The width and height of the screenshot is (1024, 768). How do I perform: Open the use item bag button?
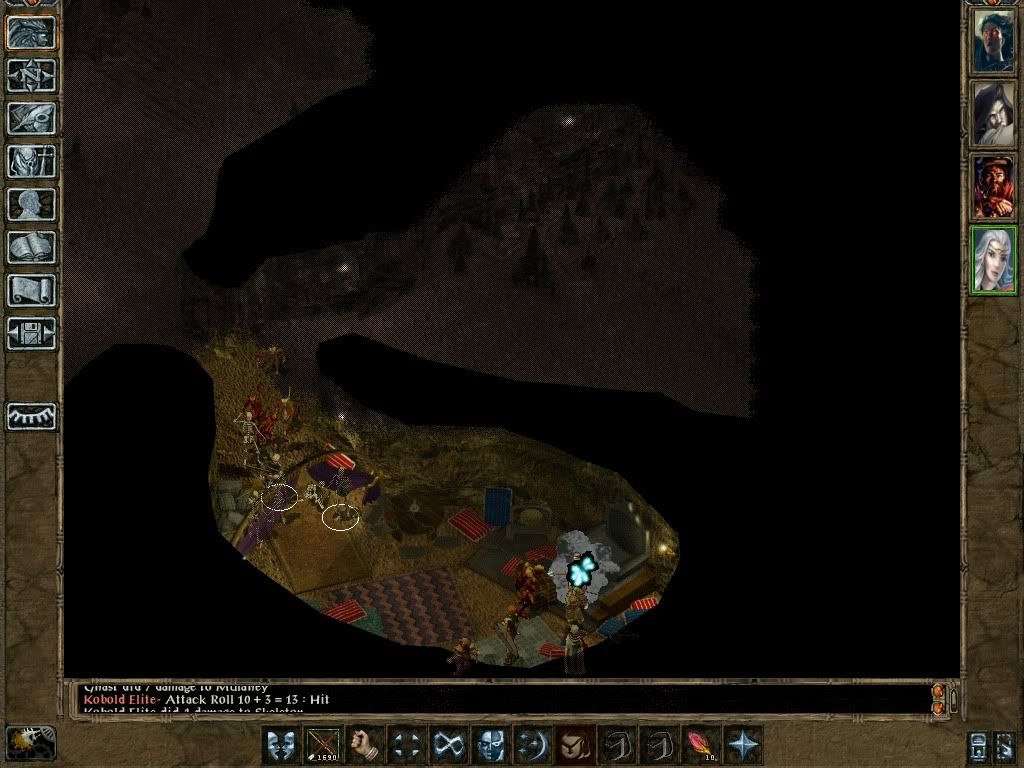[x=573, y=745]
